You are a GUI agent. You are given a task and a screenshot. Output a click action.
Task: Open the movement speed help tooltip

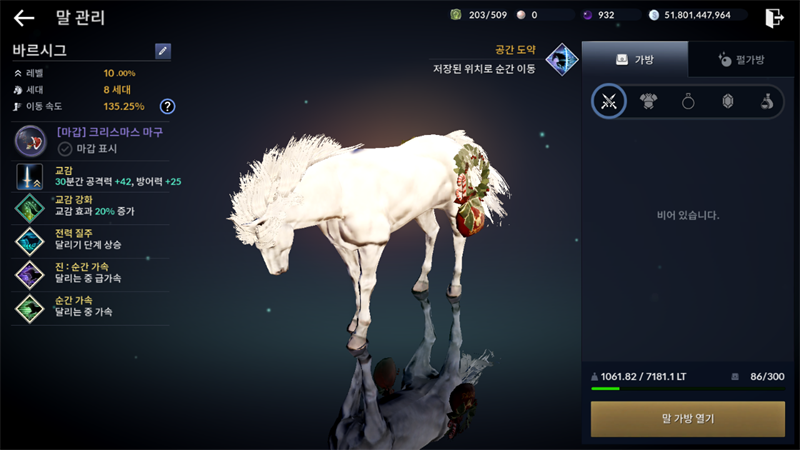tap(167, 106)
